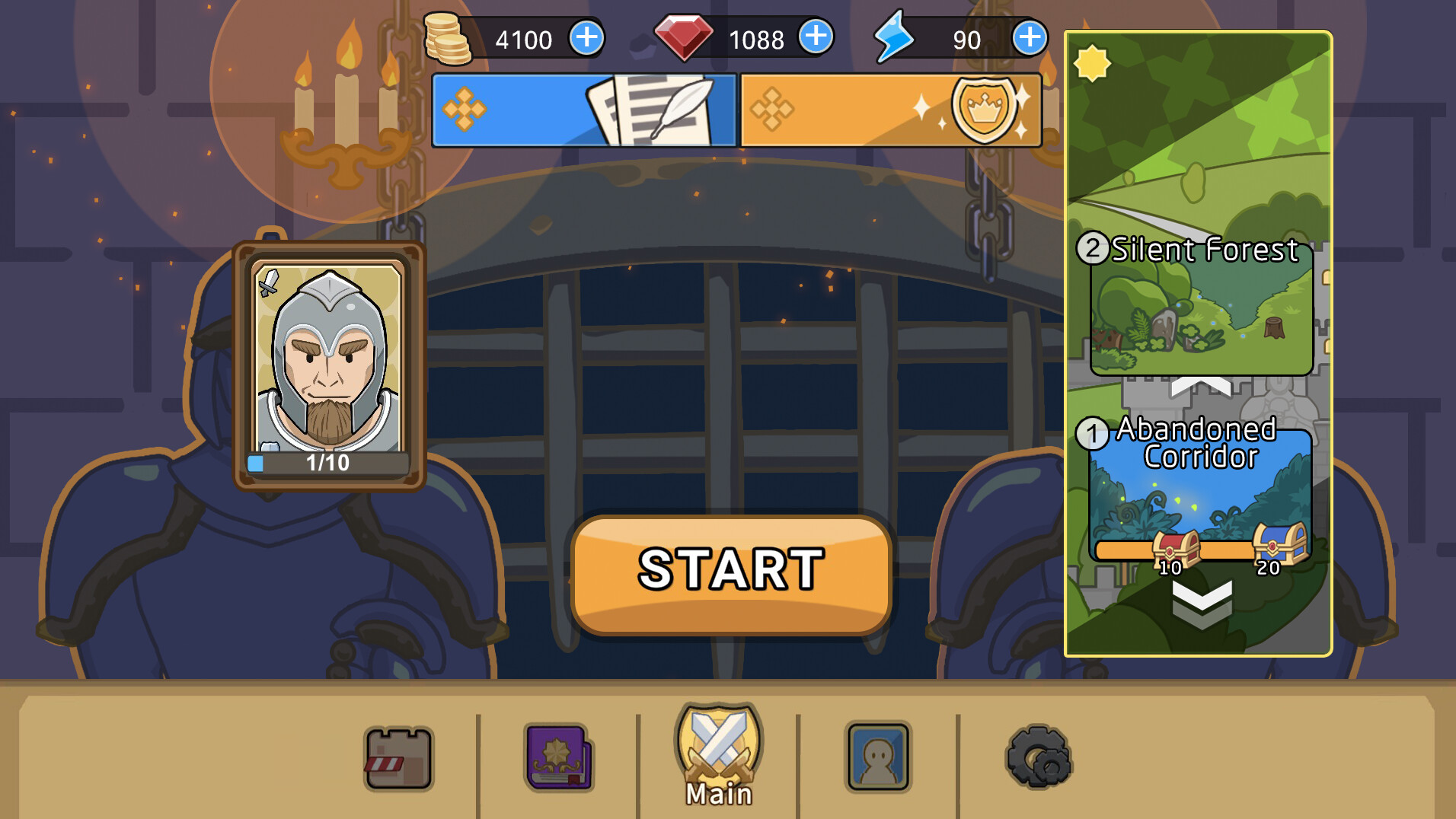
Task: Open the quest banner with quill and paper
Action: click(x=583, y=110)
